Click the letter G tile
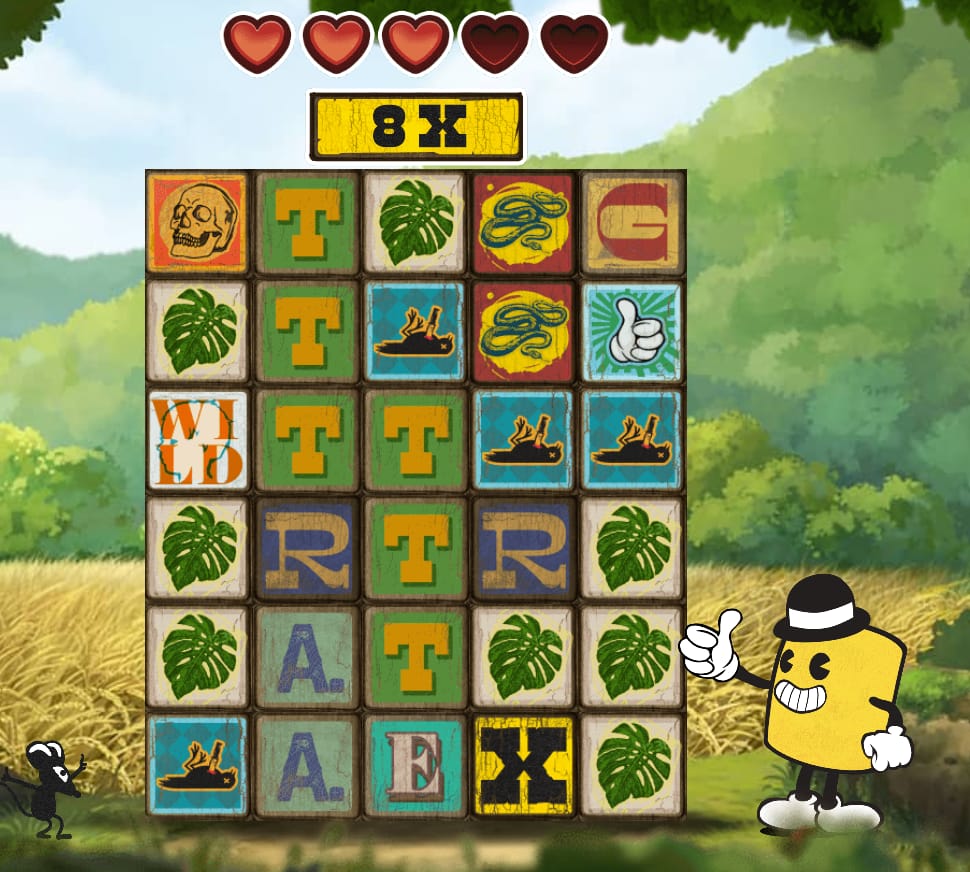This screenshot has width=970, height=872. [x=633, y=223]
